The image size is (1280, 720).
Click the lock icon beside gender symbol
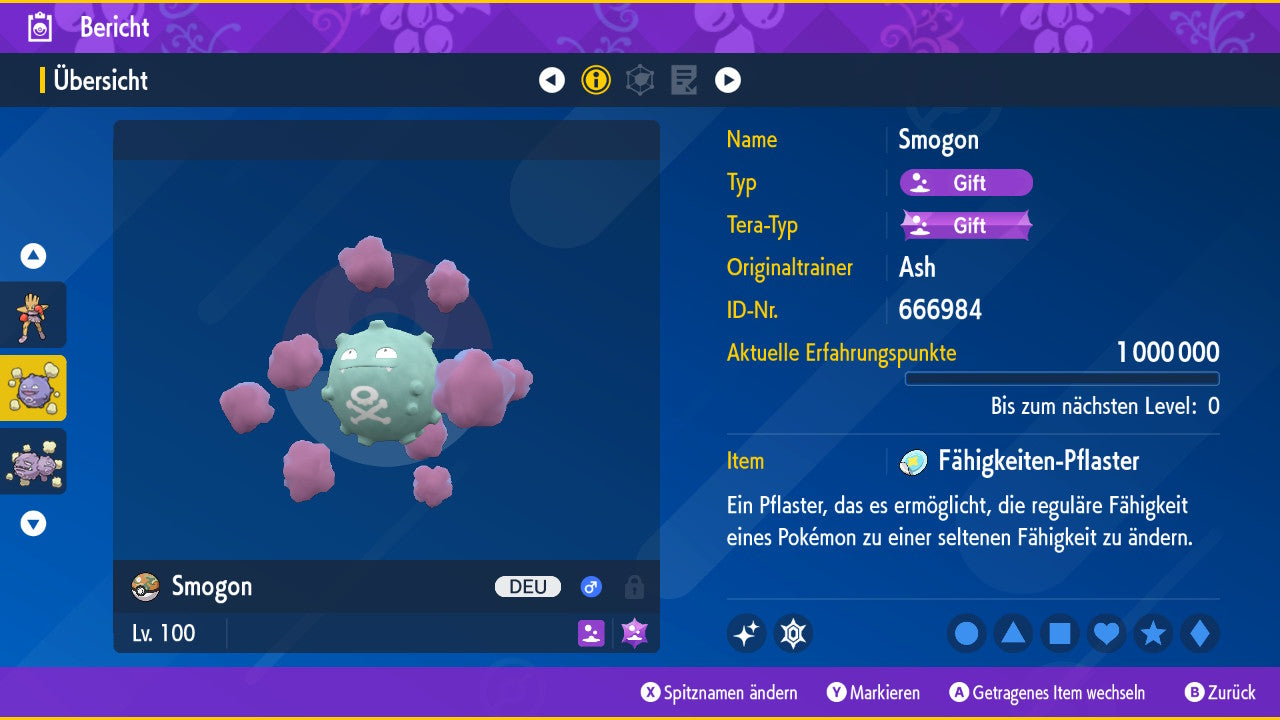[x=634, y=587]
